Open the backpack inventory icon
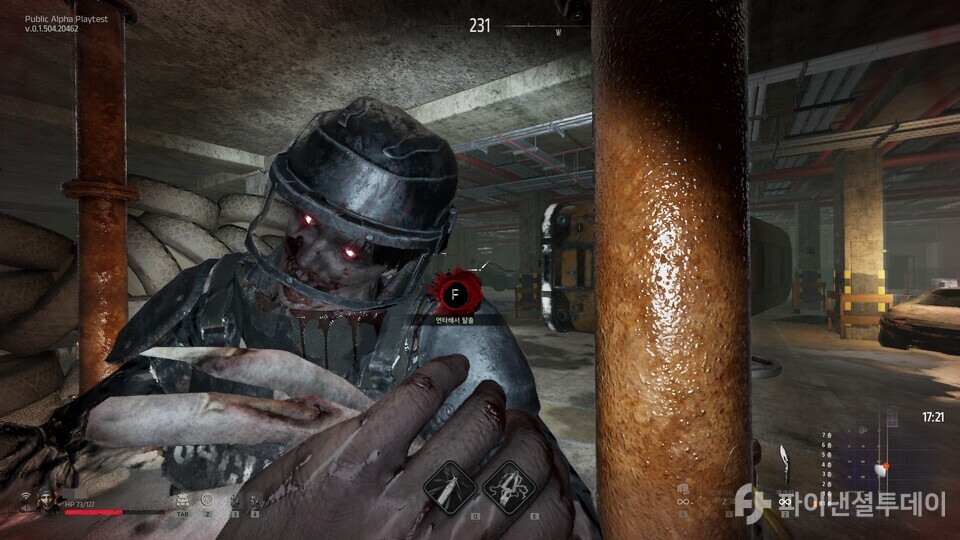 (x=182, y=498)
